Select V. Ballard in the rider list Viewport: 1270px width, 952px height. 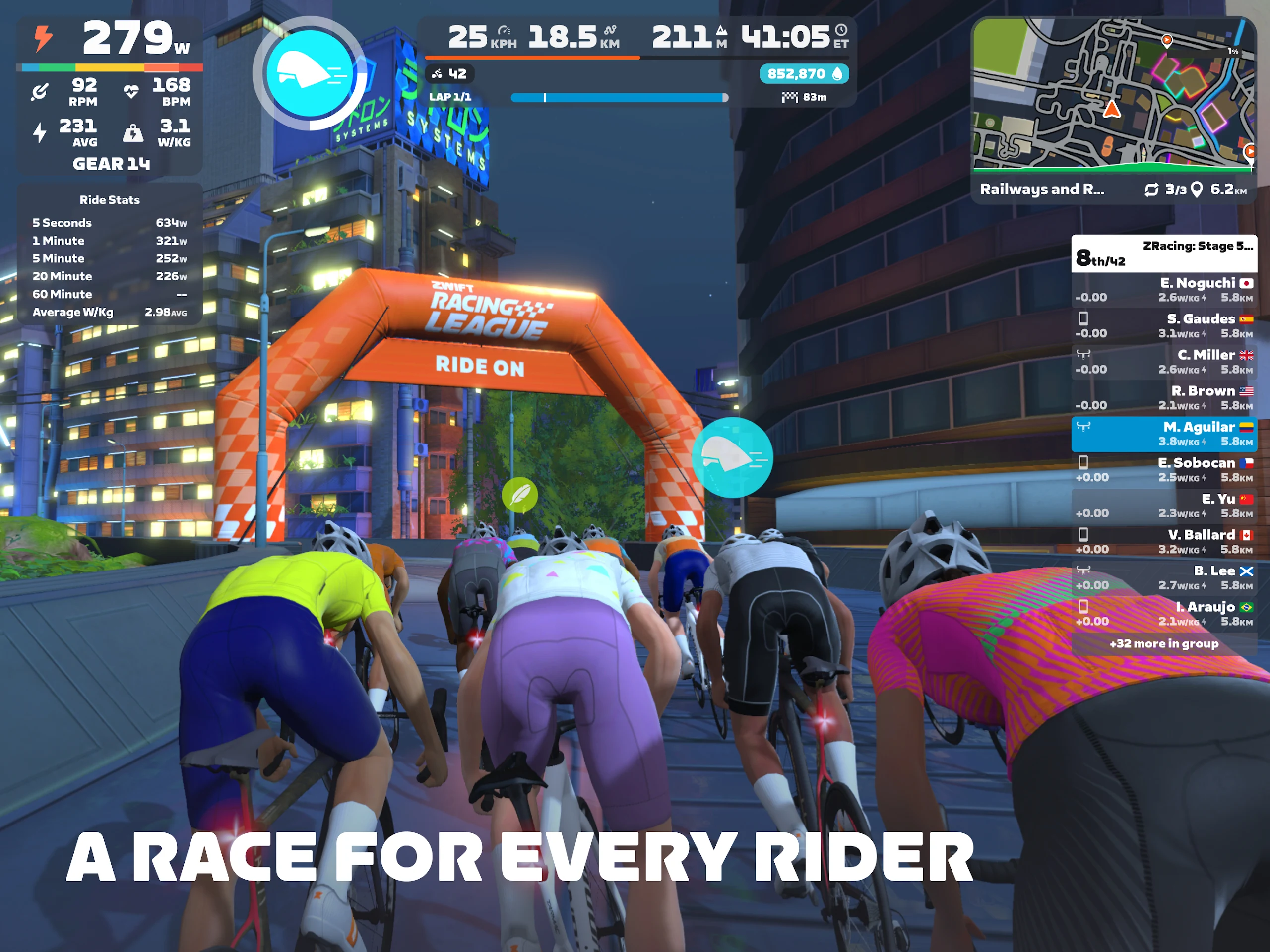[1163, 542]
